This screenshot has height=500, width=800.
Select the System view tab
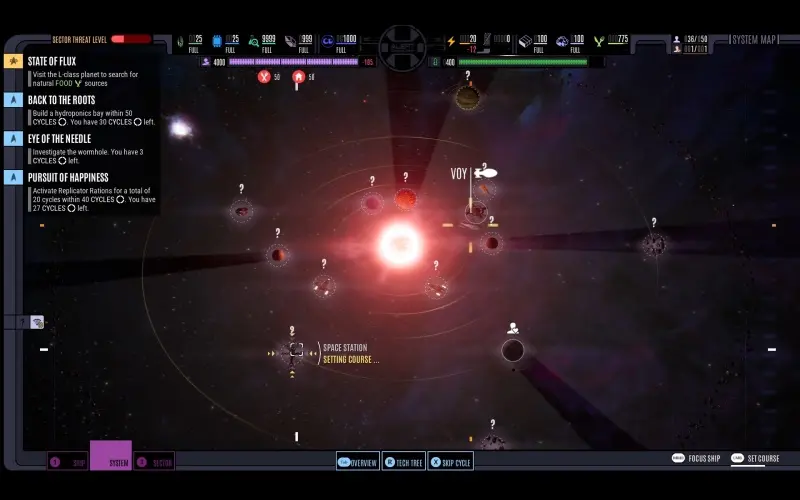(111, 460)
